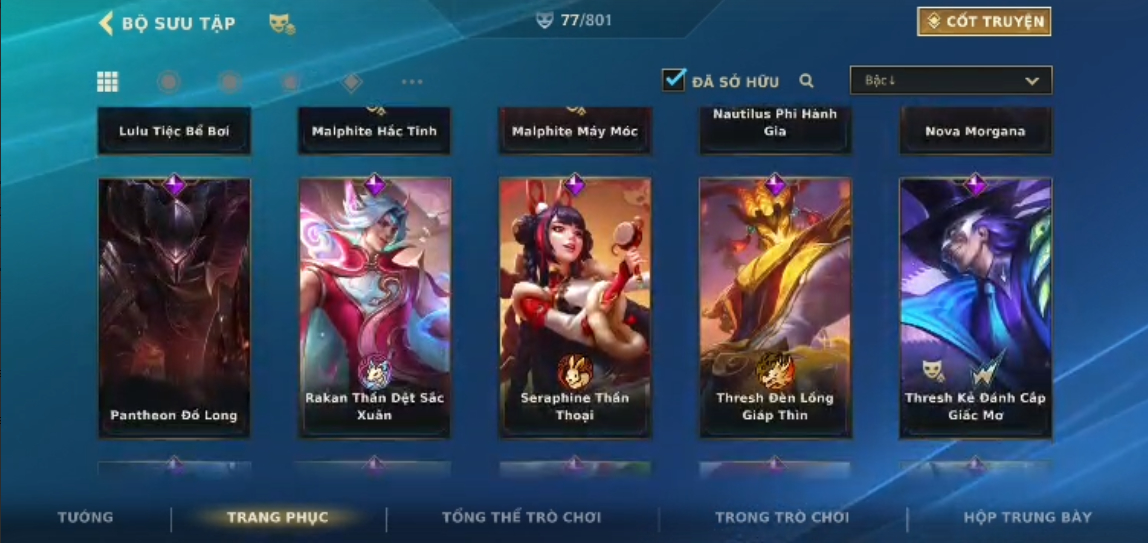This screenshot has width=1148, height=543.
Task: Select the Lulu Tiệc Bể Bơi skin
Action: [174, 131]
